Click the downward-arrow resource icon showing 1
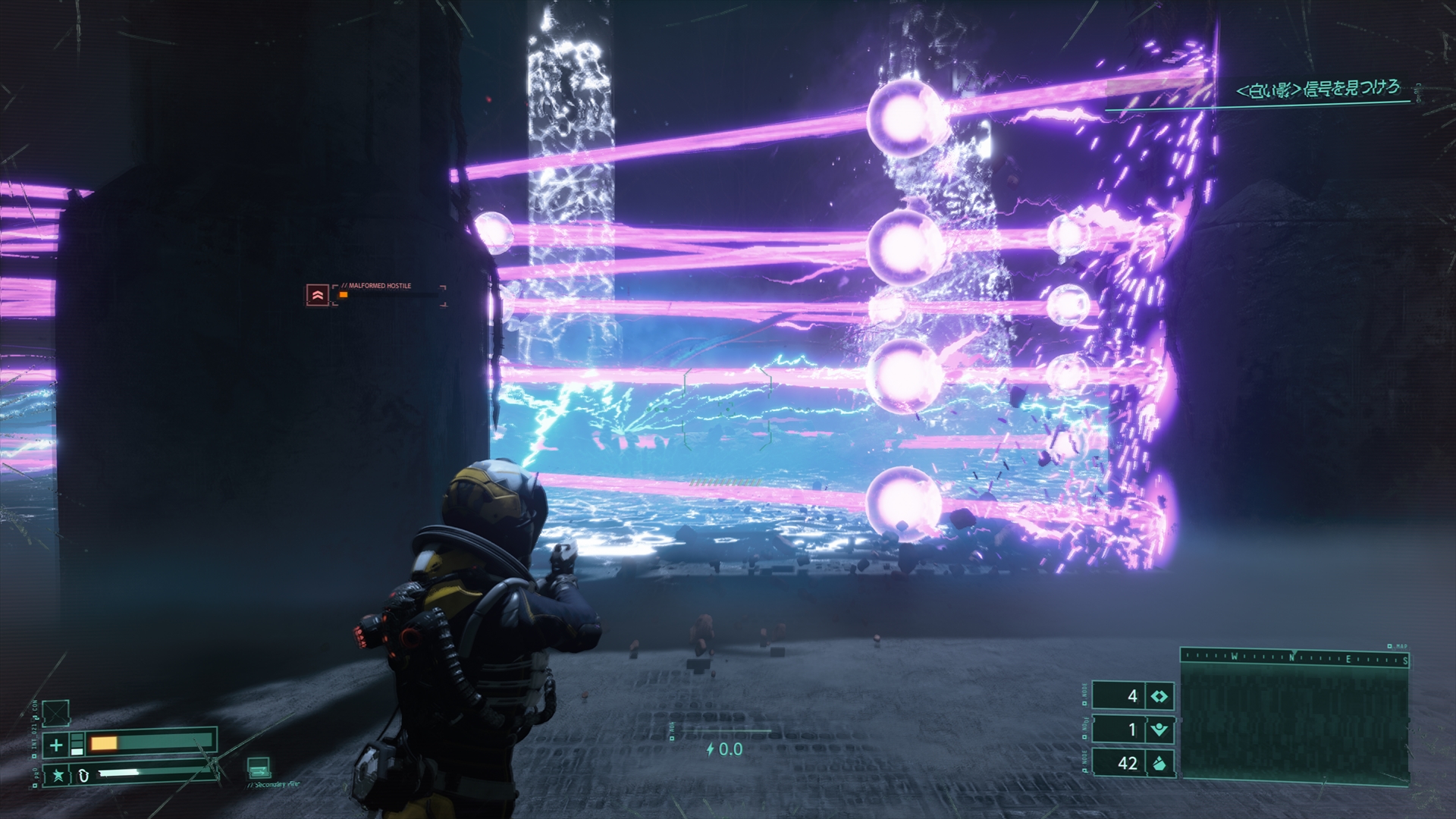Viewport: 1456px width, 819px height. pyautogui.click(x=1159, y=730)
